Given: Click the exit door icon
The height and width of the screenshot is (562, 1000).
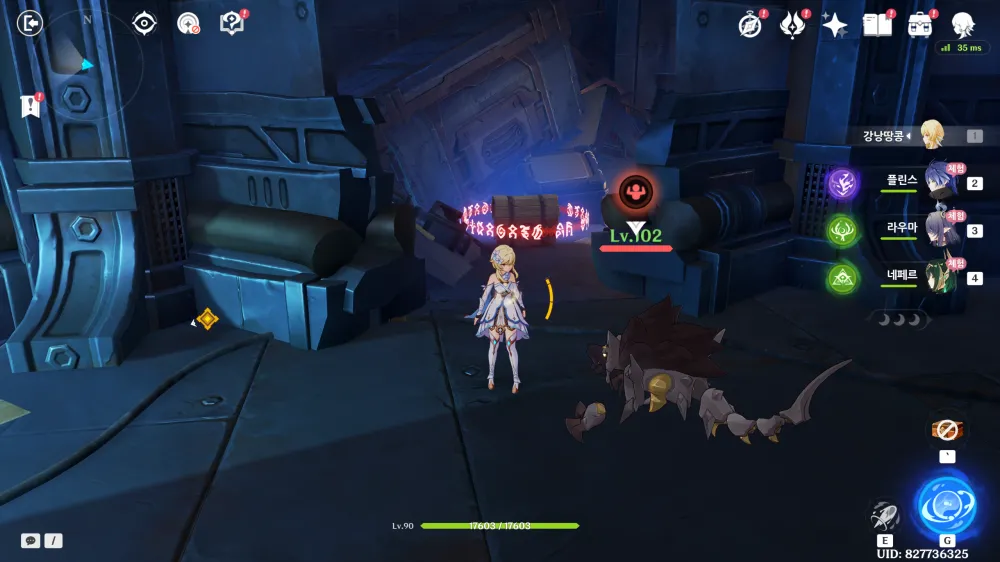Looking at the screenshot, I should click(31, 23).
